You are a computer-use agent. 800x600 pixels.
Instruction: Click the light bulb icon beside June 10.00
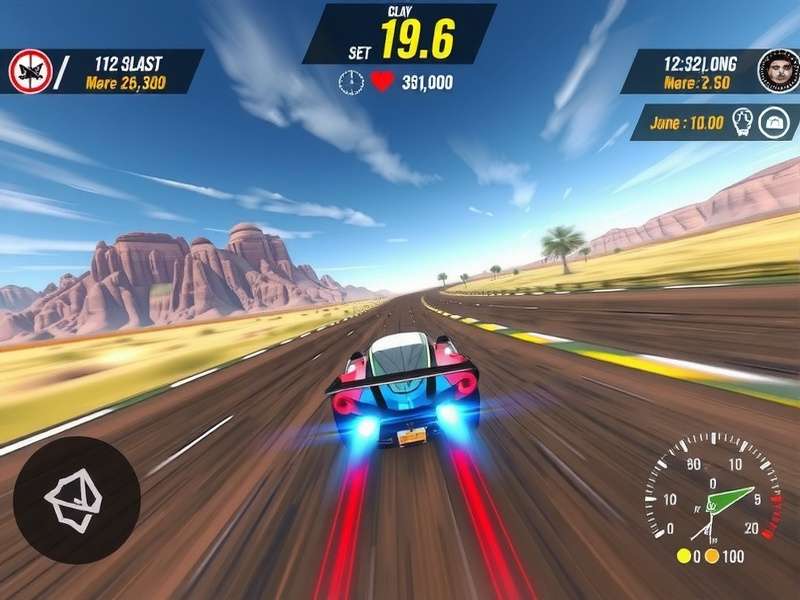pyautogui.click(x=740, y=123)
